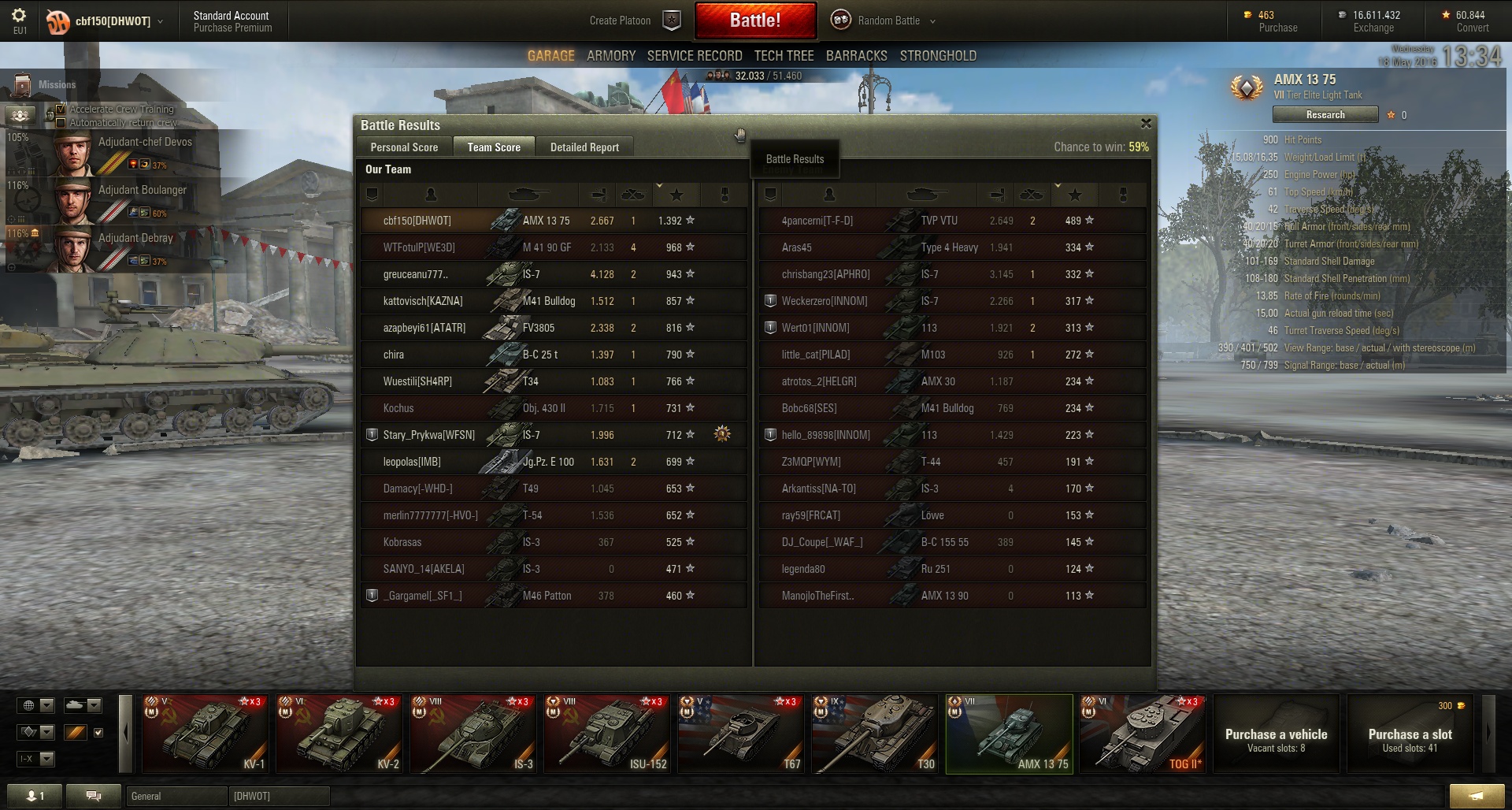This screenshot has height=810, width=1512.
Task: Select the KV-2 tank in the carousel
Action: (x=339, y=734)
